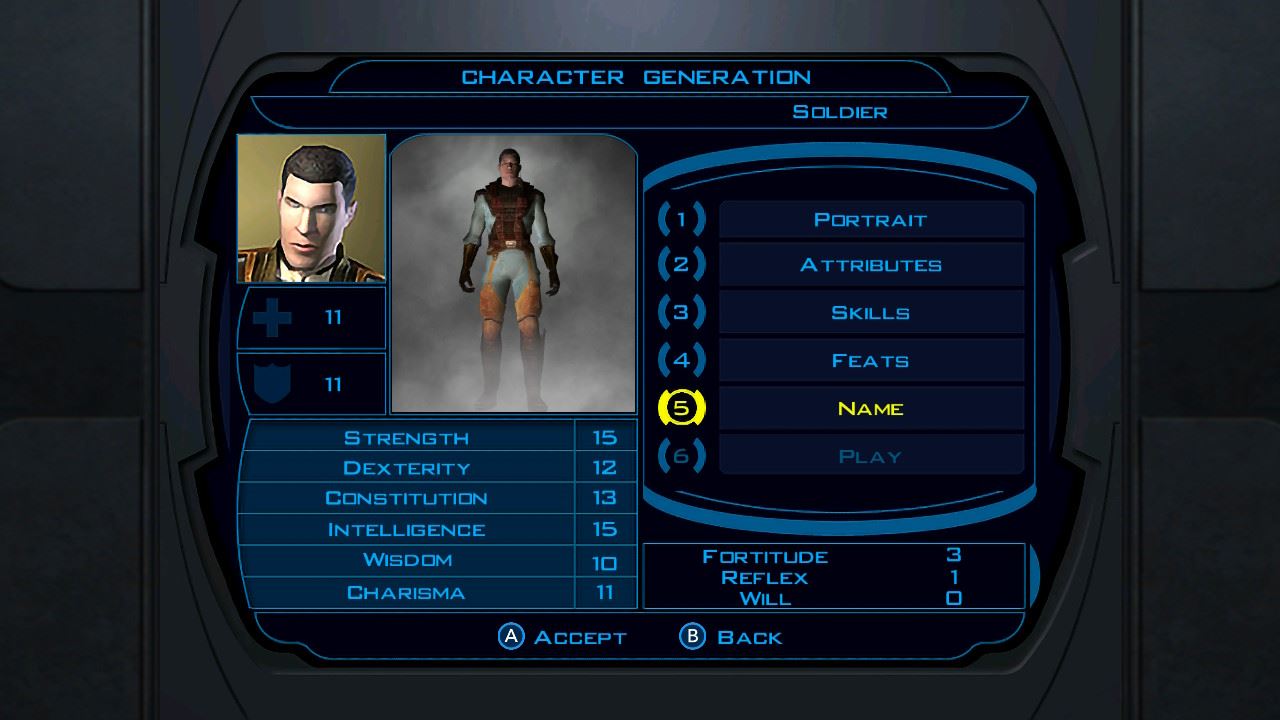Open the Portrait step
Viewport: 1280px width, 720px height.
pos(870,220)
